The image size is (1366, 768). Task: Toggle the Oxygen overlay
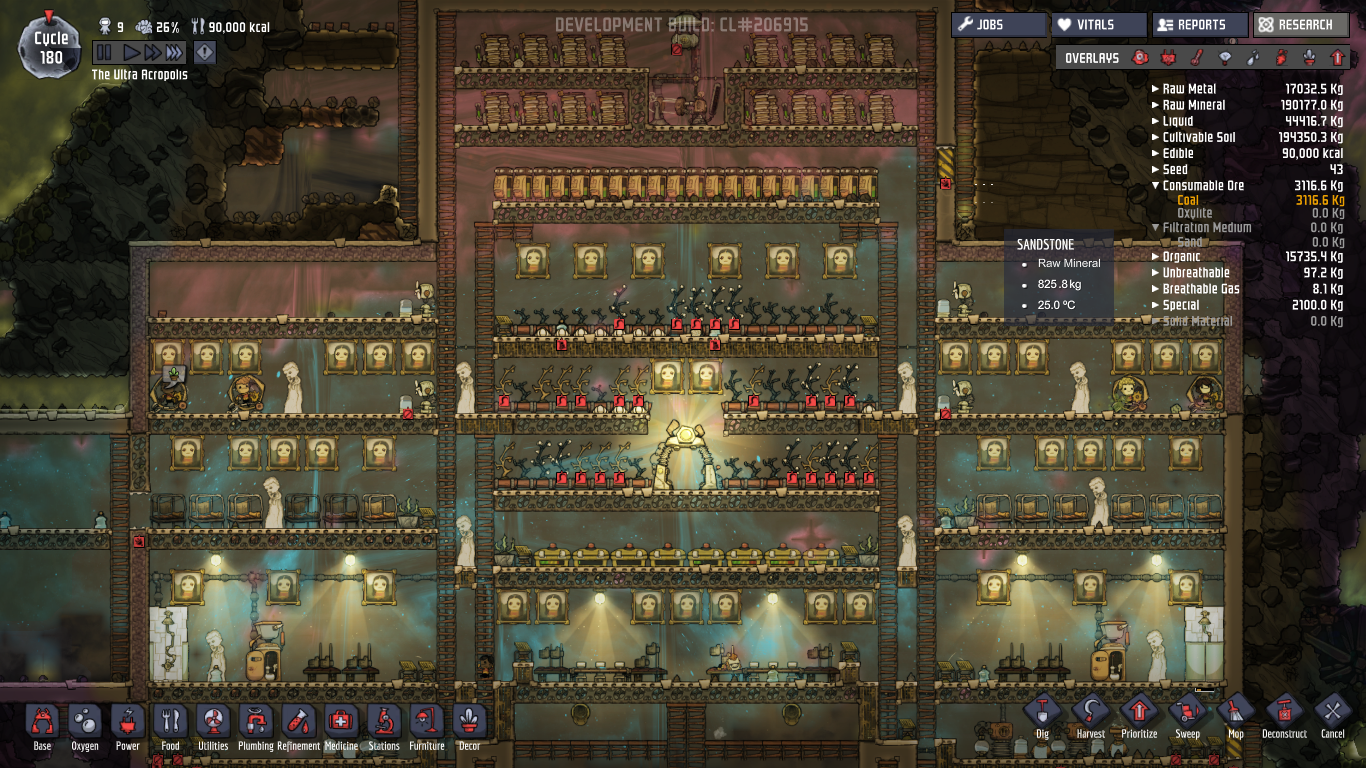coord(1140,58)
